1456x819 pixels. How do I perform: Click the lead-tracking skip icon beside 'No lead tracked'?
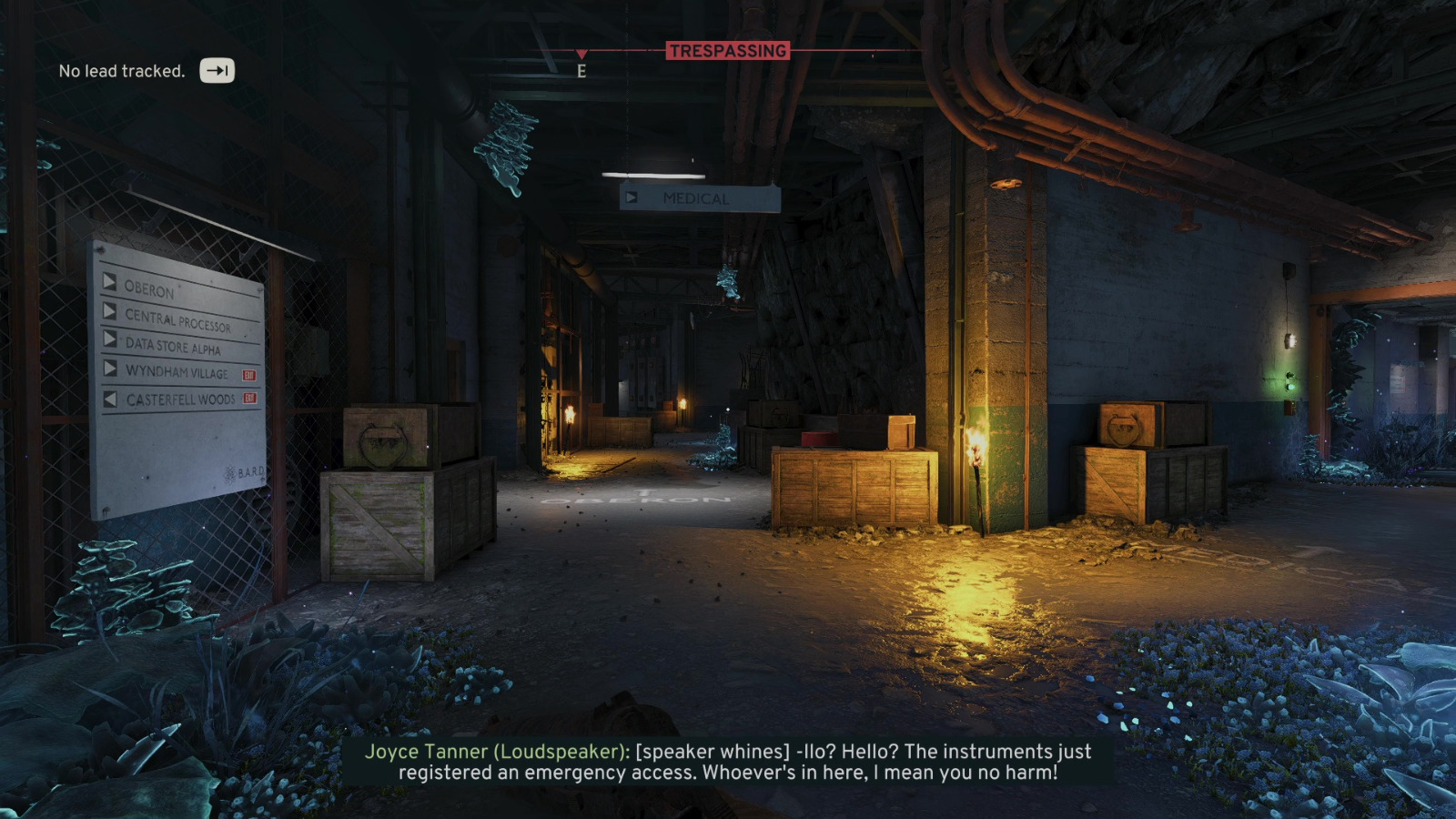tap(217, 68)
